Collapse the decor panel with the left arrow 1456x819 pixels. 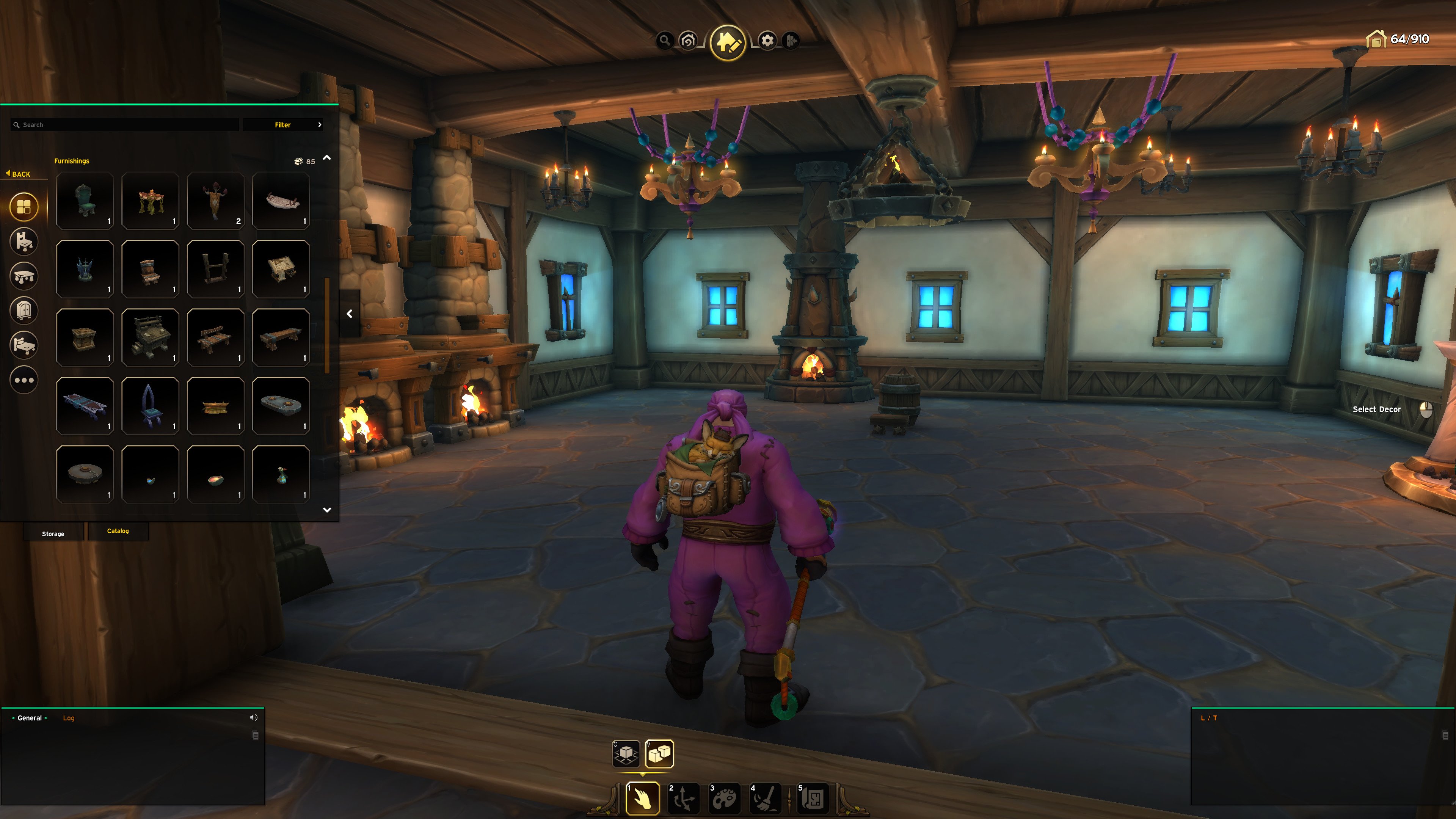point(349,314)
